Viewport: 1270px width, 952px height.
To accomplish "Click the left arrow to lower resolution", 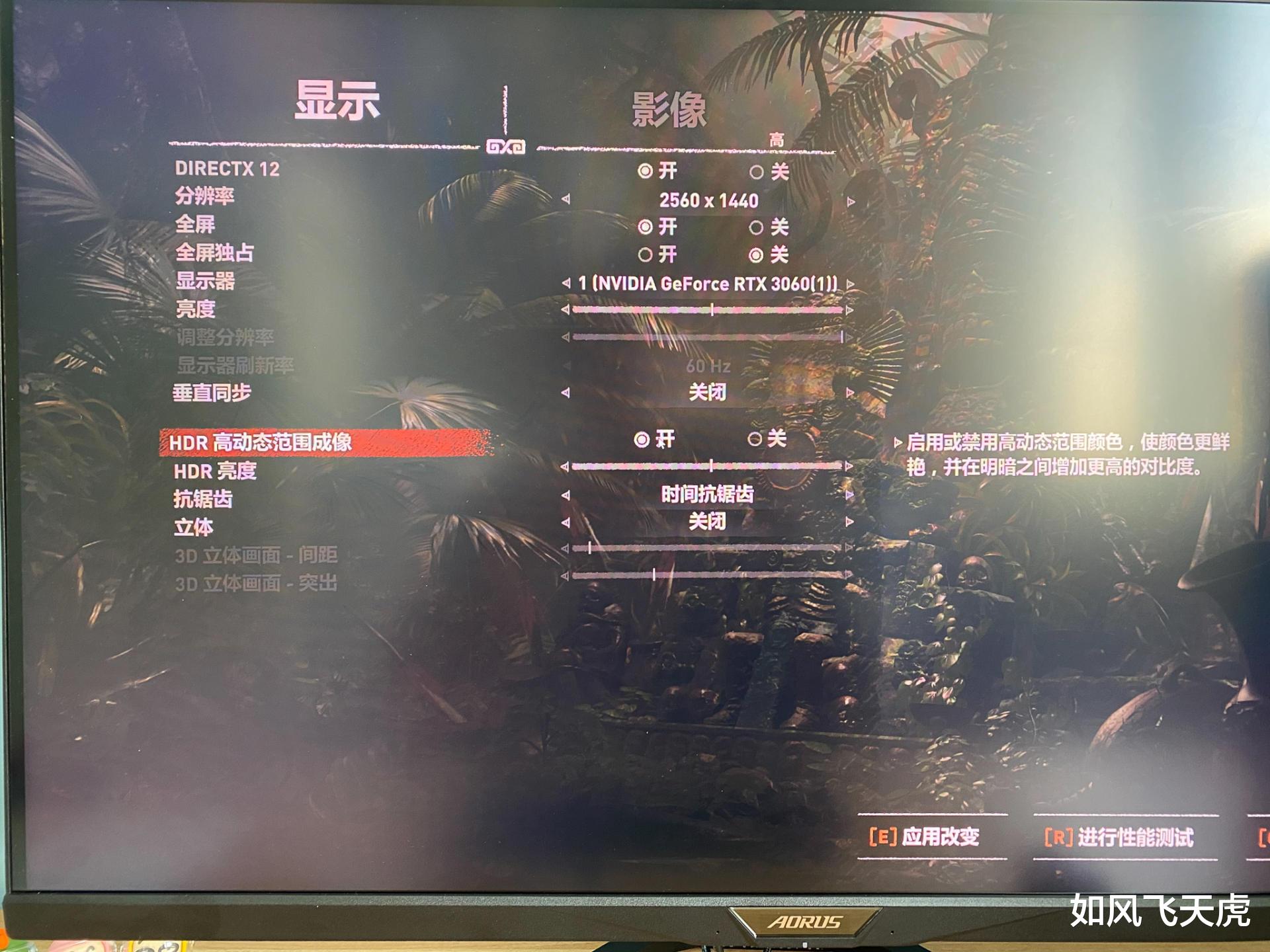I will point(566,198).
